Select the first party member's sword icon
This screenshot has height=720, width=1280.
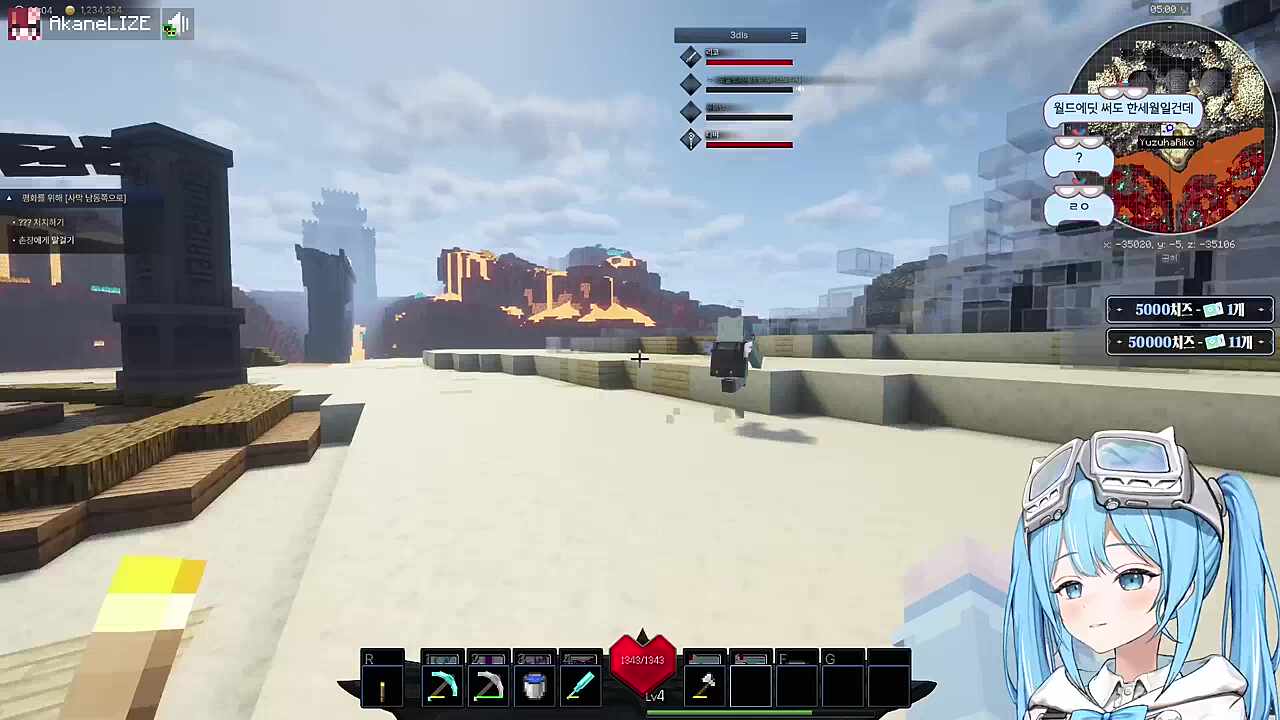click(x=690, y=57)
